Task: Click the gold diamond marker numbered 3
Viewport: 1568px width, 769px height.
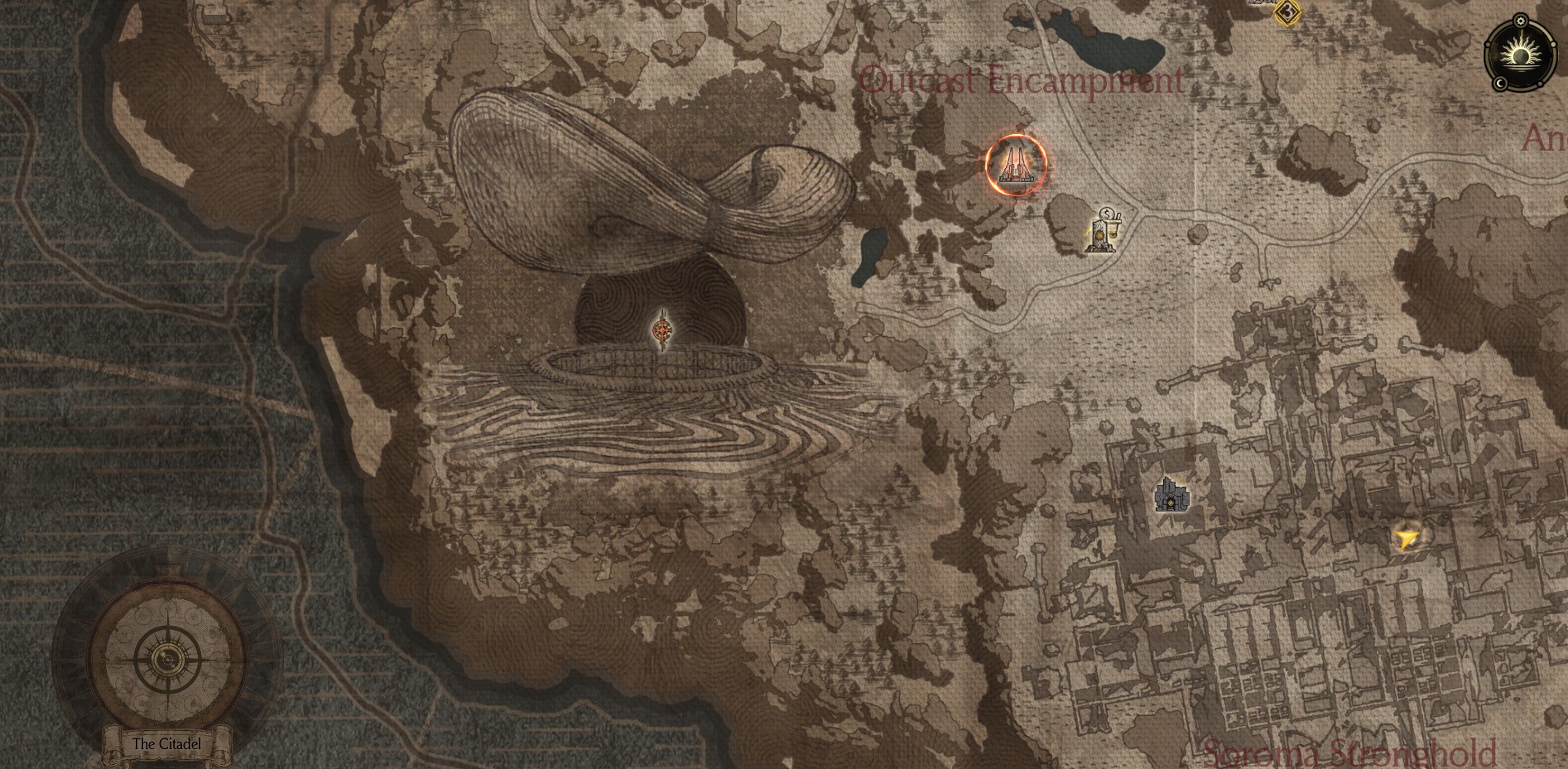Action: pos(1287,12)
